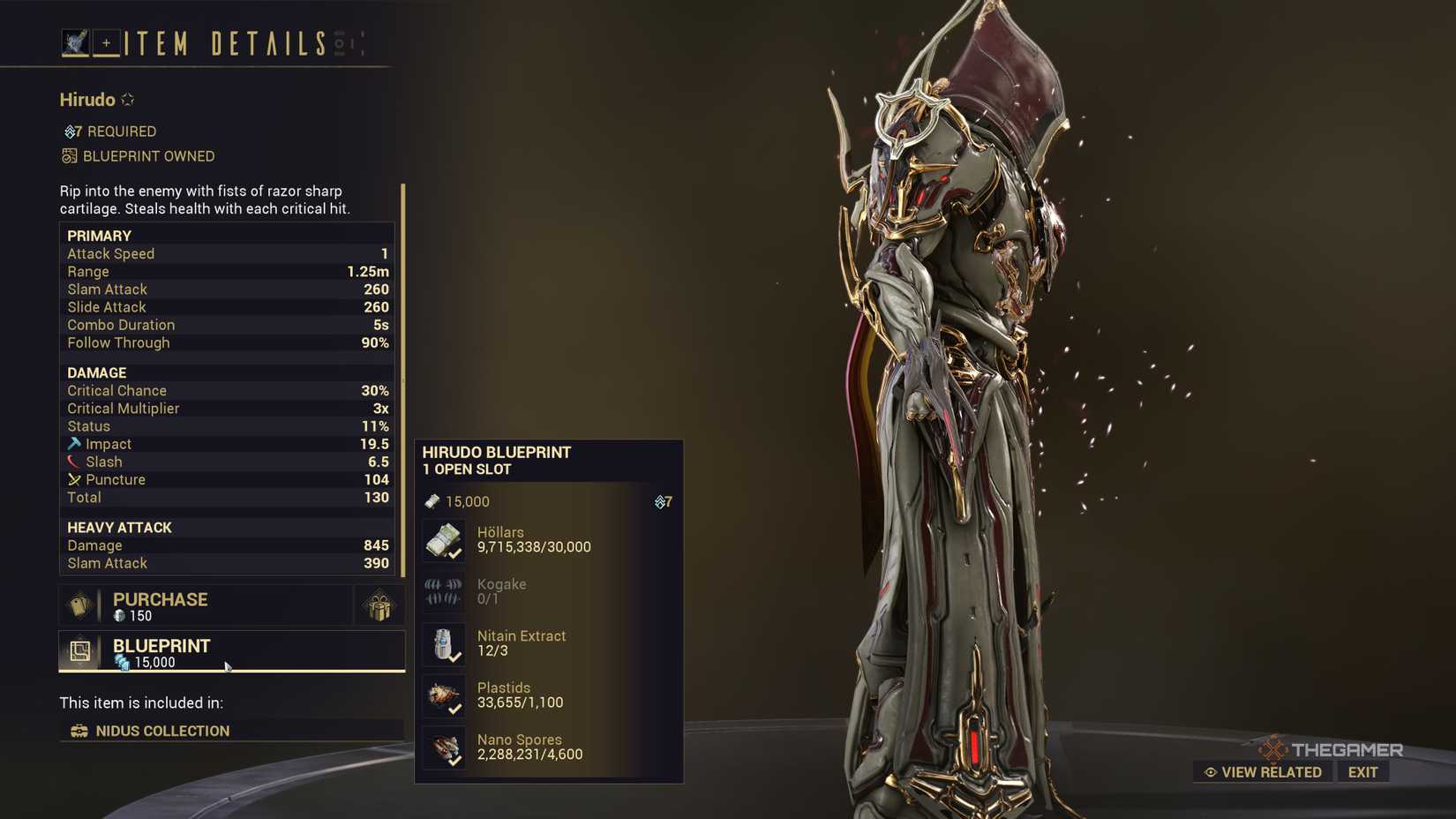
Task: Open the gift option next to Purchase
Action: click(x=379, y=605)
